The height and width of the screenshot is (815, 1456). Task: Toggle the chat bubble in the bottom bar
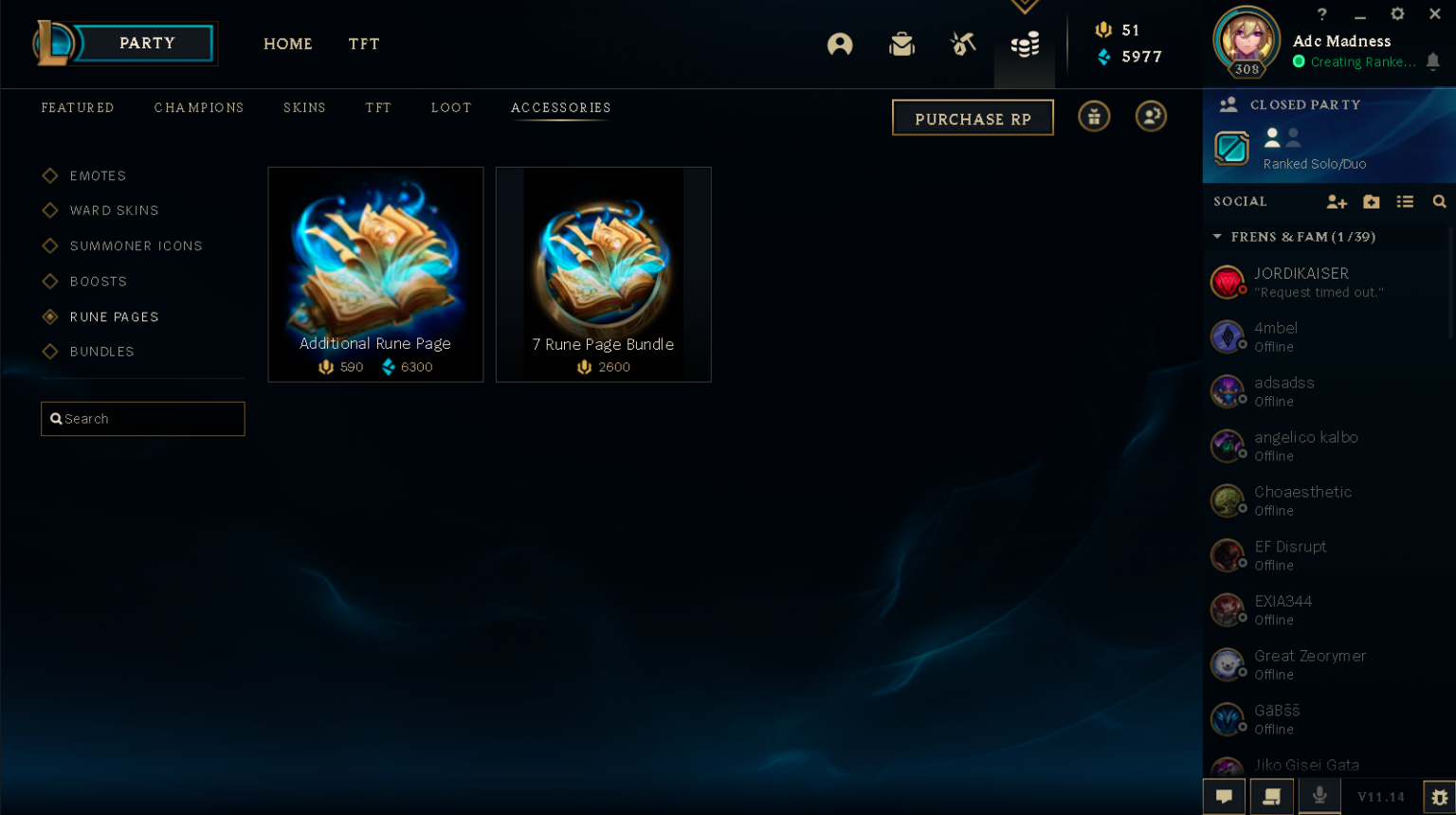[1224, 796]
